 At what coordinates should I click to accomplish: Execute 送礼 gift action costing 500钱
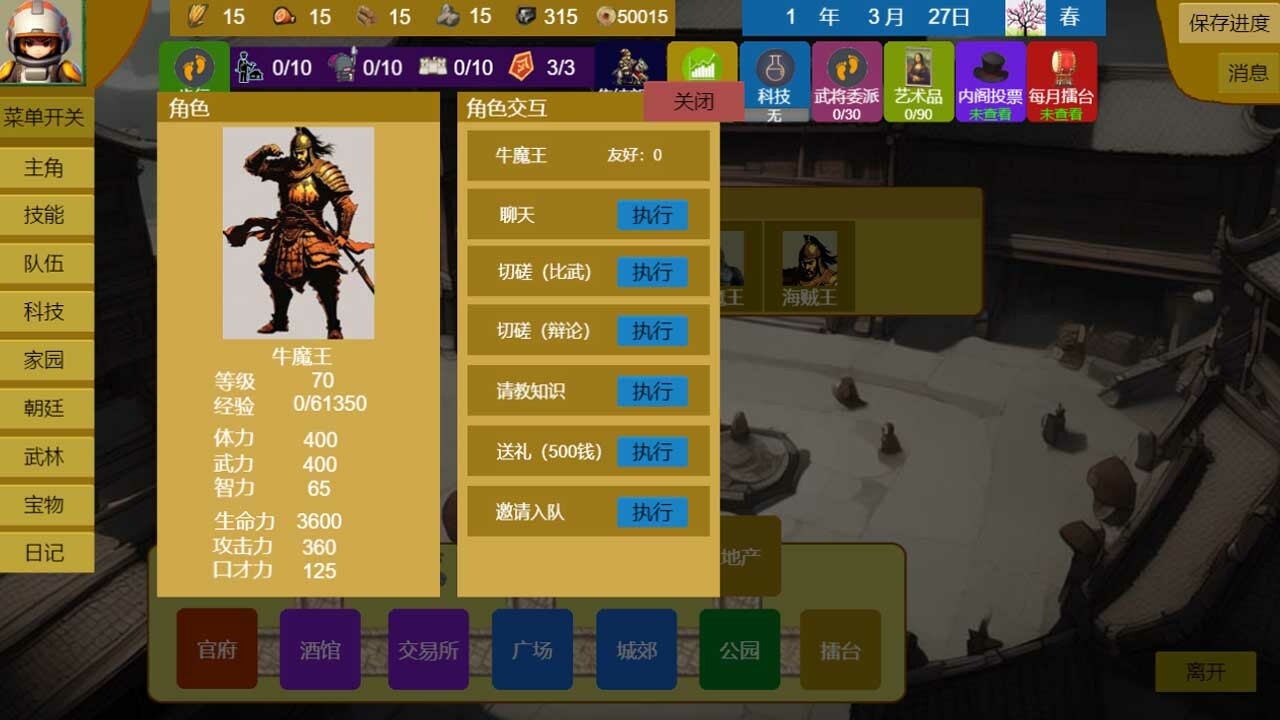click(x=652, y=452)
